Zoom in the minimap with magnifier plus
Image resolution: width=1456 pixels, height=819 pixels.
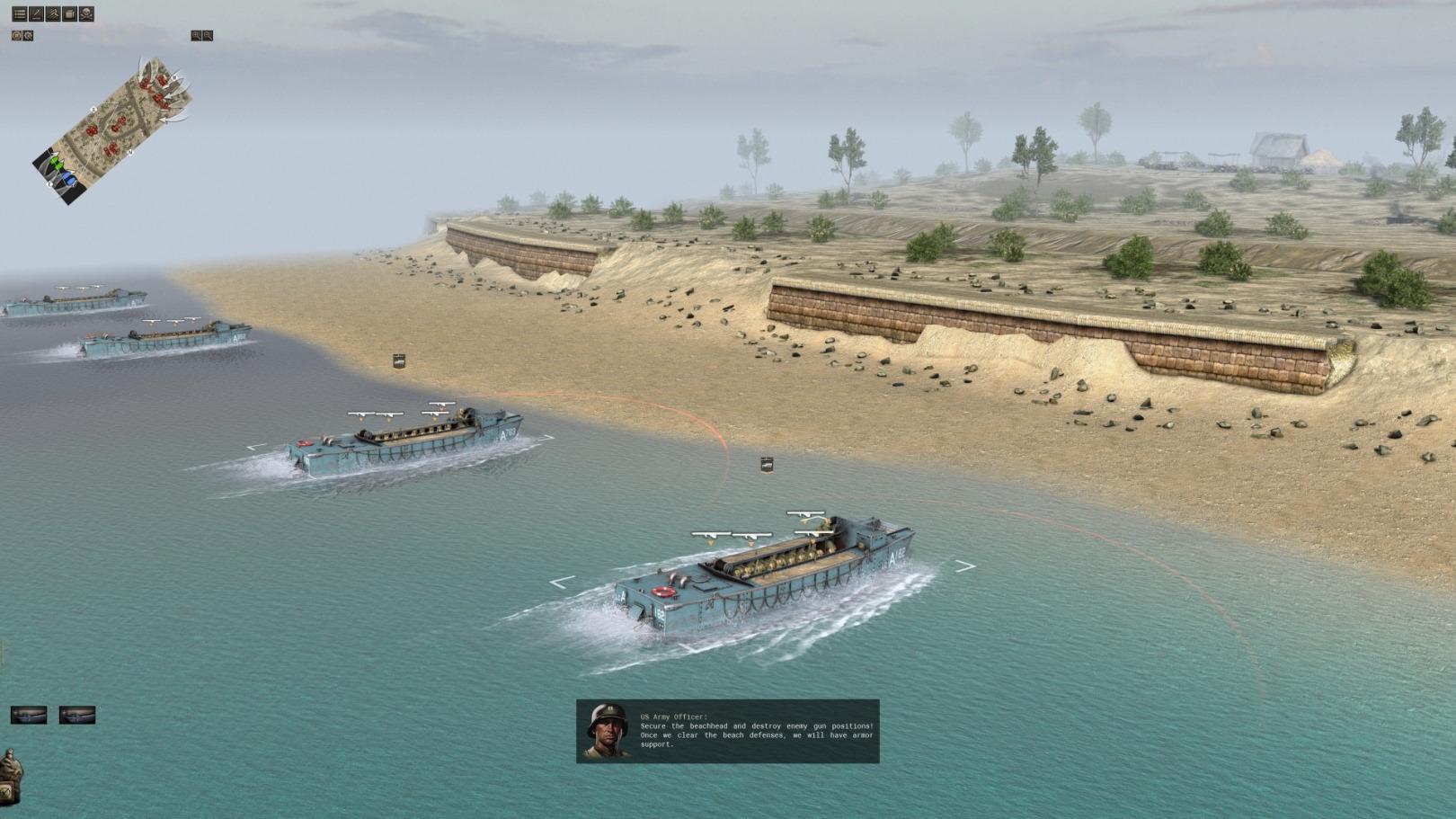point(196,36)
